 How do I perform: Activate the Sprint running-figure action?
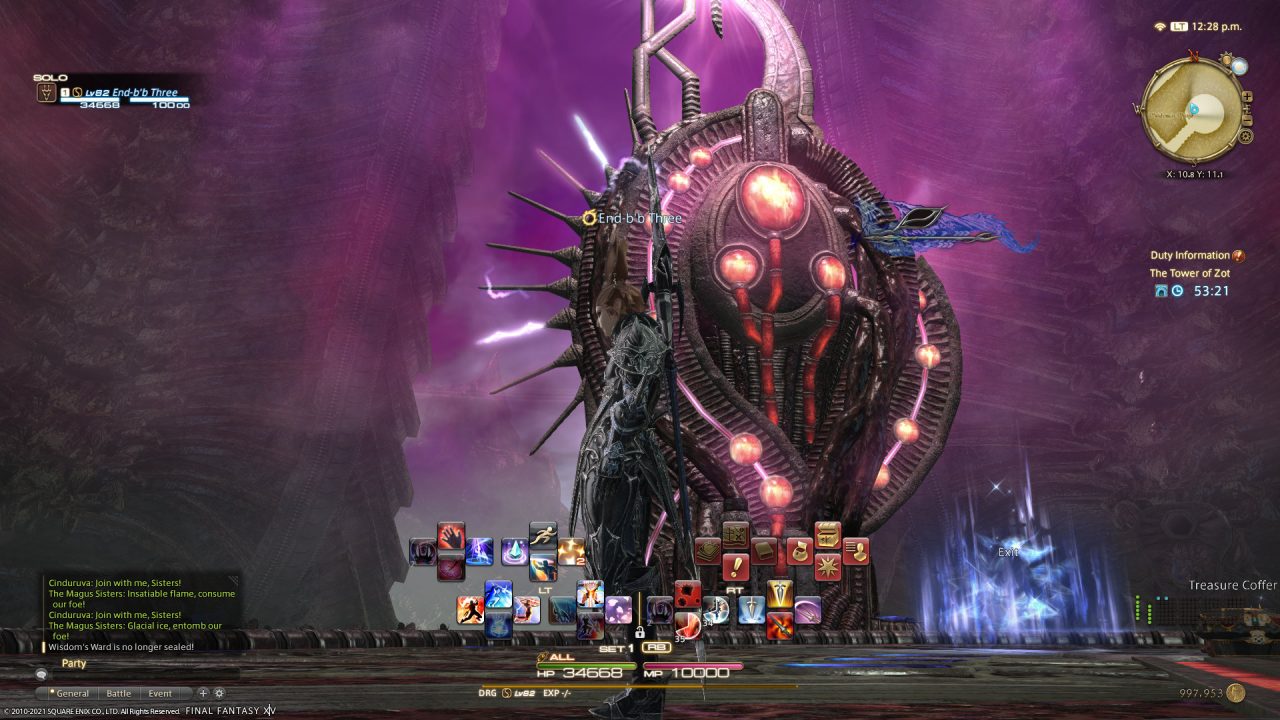(x=543, y=533)
